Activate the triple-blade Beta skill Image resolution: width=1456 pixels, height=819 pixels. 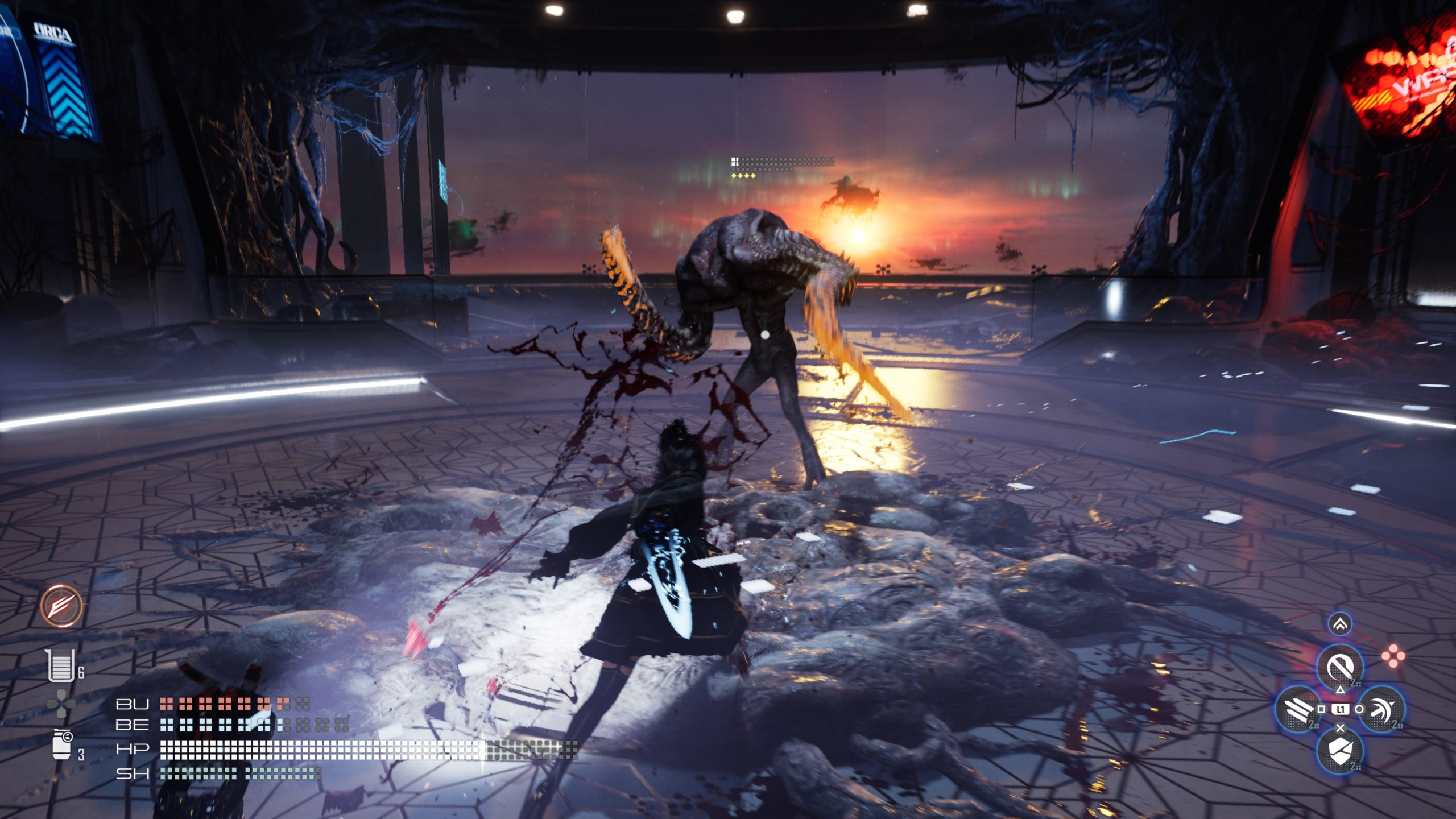[x=1298, y=709]
